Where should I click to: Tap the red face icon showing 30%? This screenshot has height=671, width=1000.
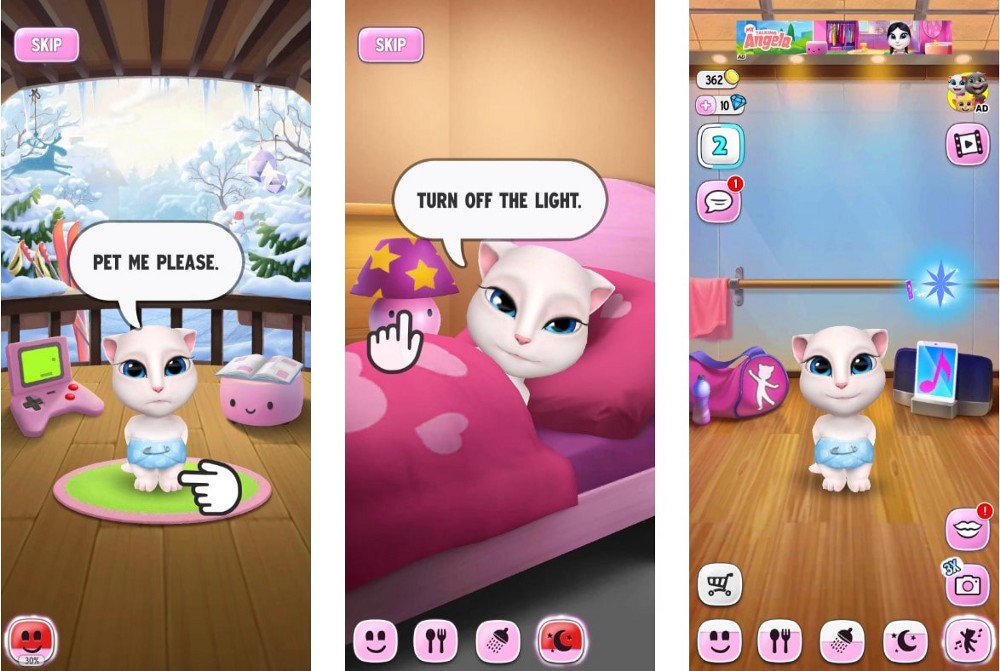coord(31,637)
